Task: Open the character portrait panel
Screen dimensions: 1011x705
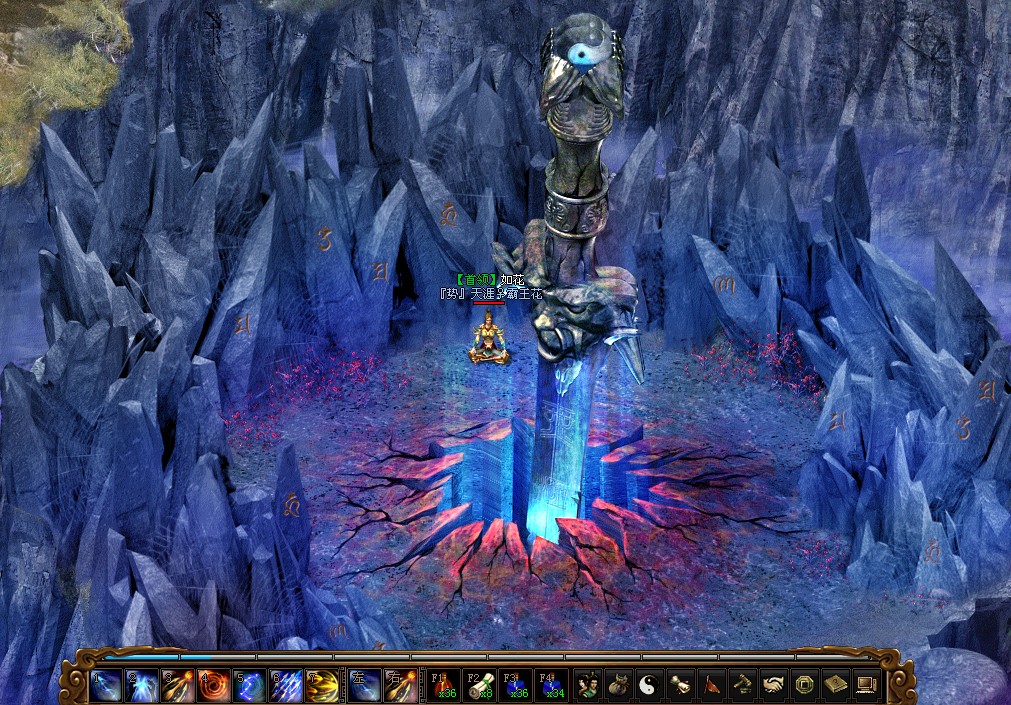Action: (x=588, y=685)
